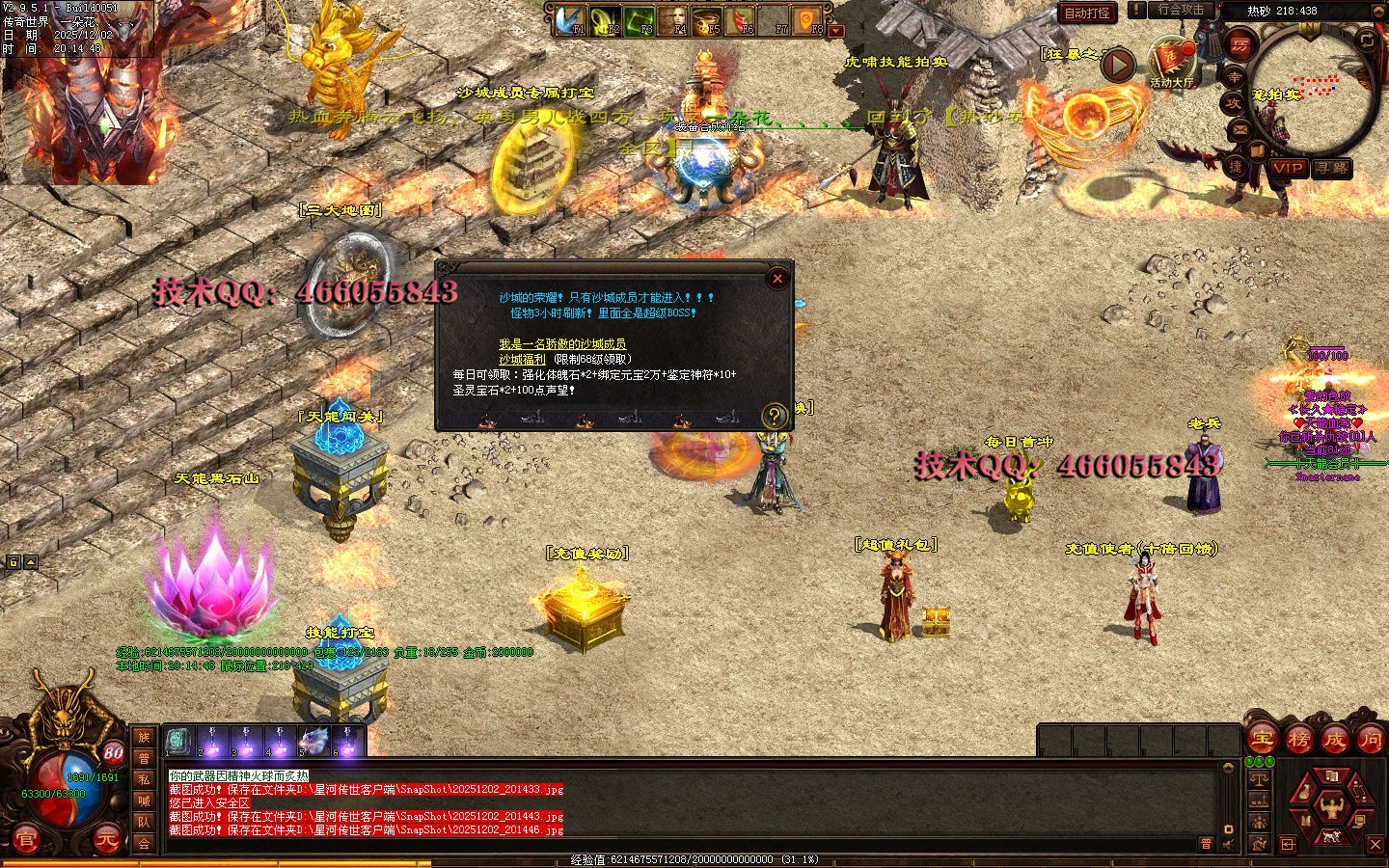Enable 行会攻击 guild attack mode
The image size is (1389, 868).
pos(1181,10)
